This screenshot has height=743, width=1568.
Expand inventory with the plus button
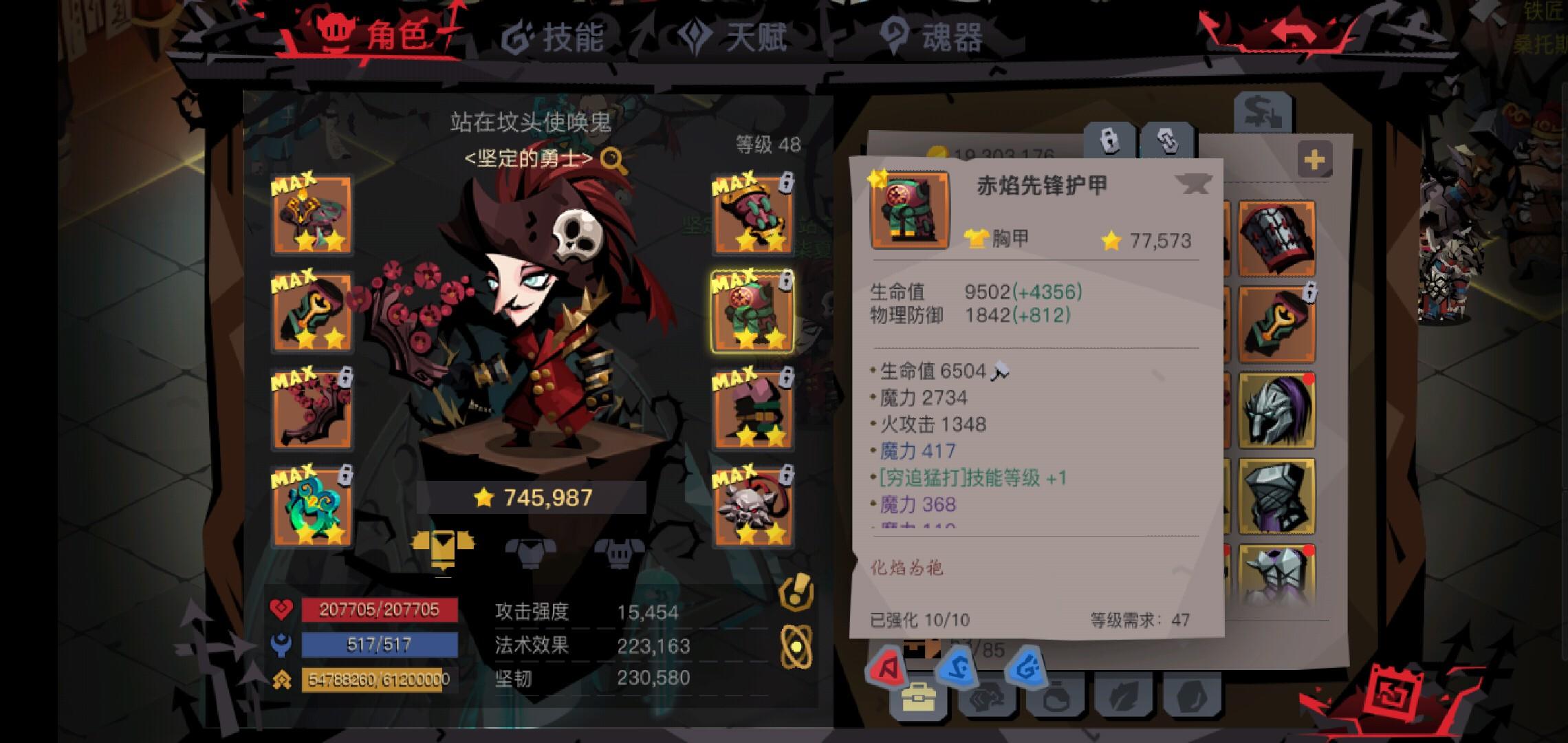click(x=1315, y=158)
